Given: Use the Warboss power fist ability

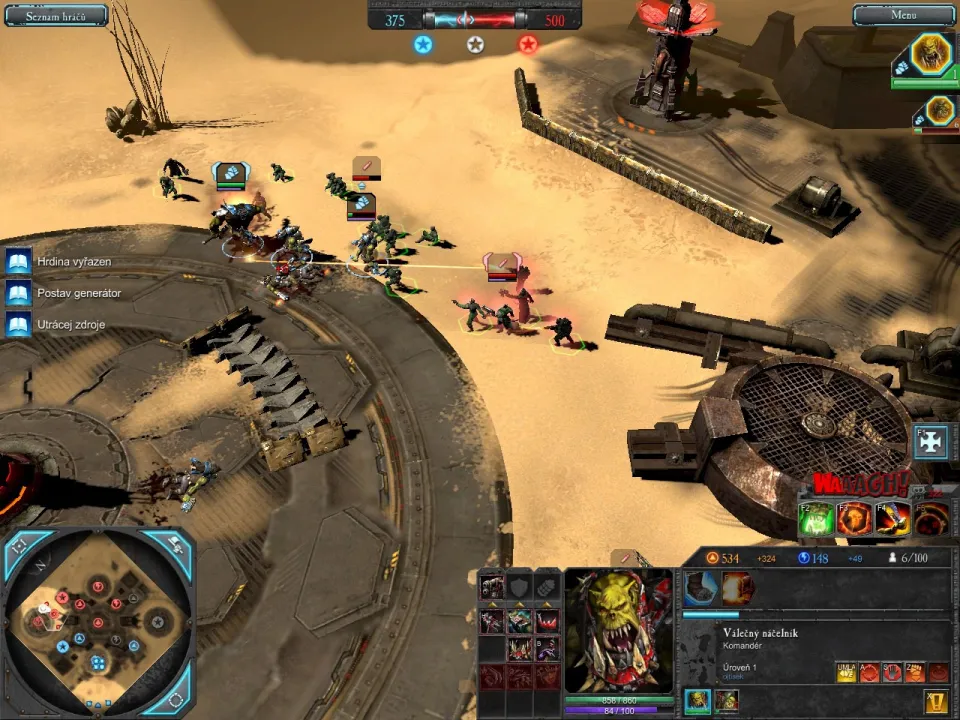Looking at the screenshot, I should tap(700, 588).
